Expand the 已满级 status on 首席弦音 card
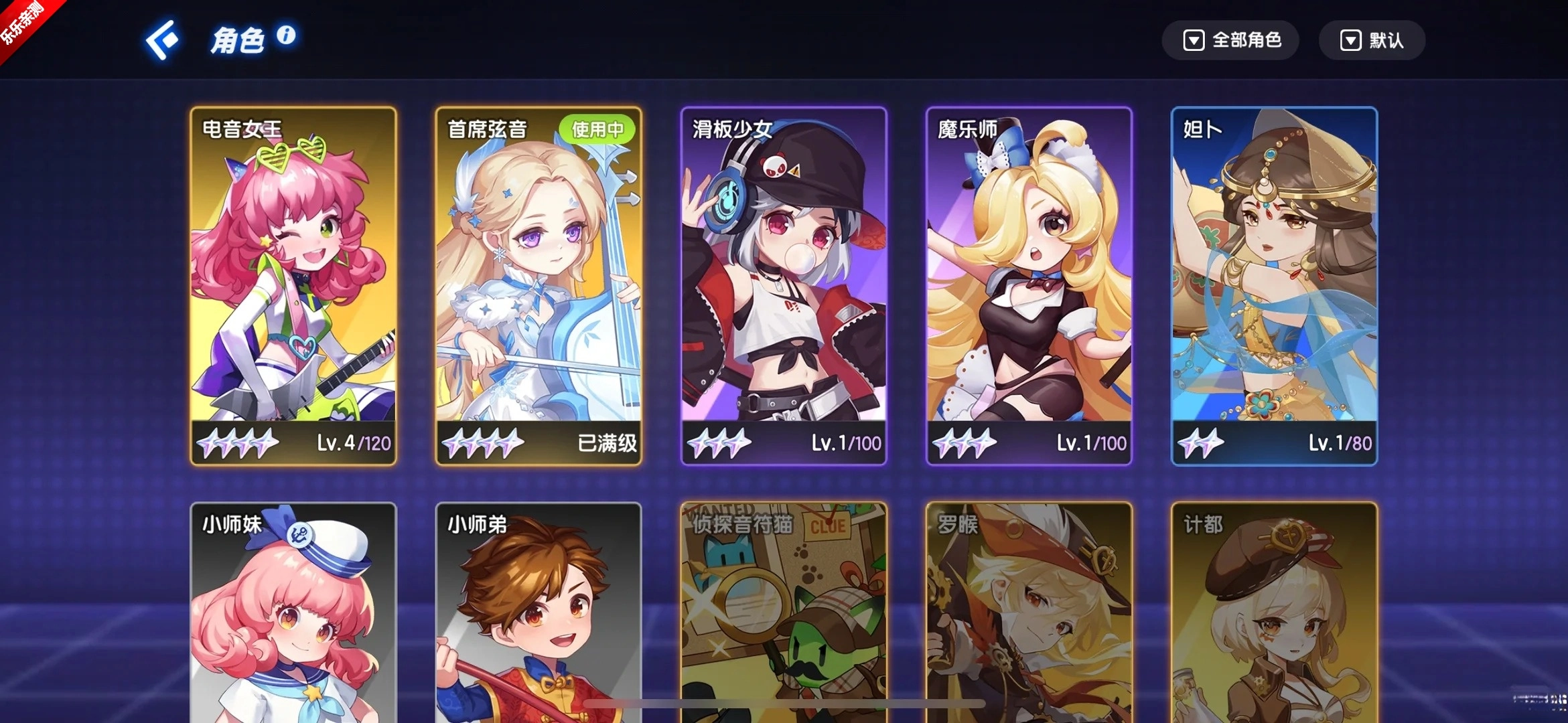The image size is (1568, 723). [605, 443]
